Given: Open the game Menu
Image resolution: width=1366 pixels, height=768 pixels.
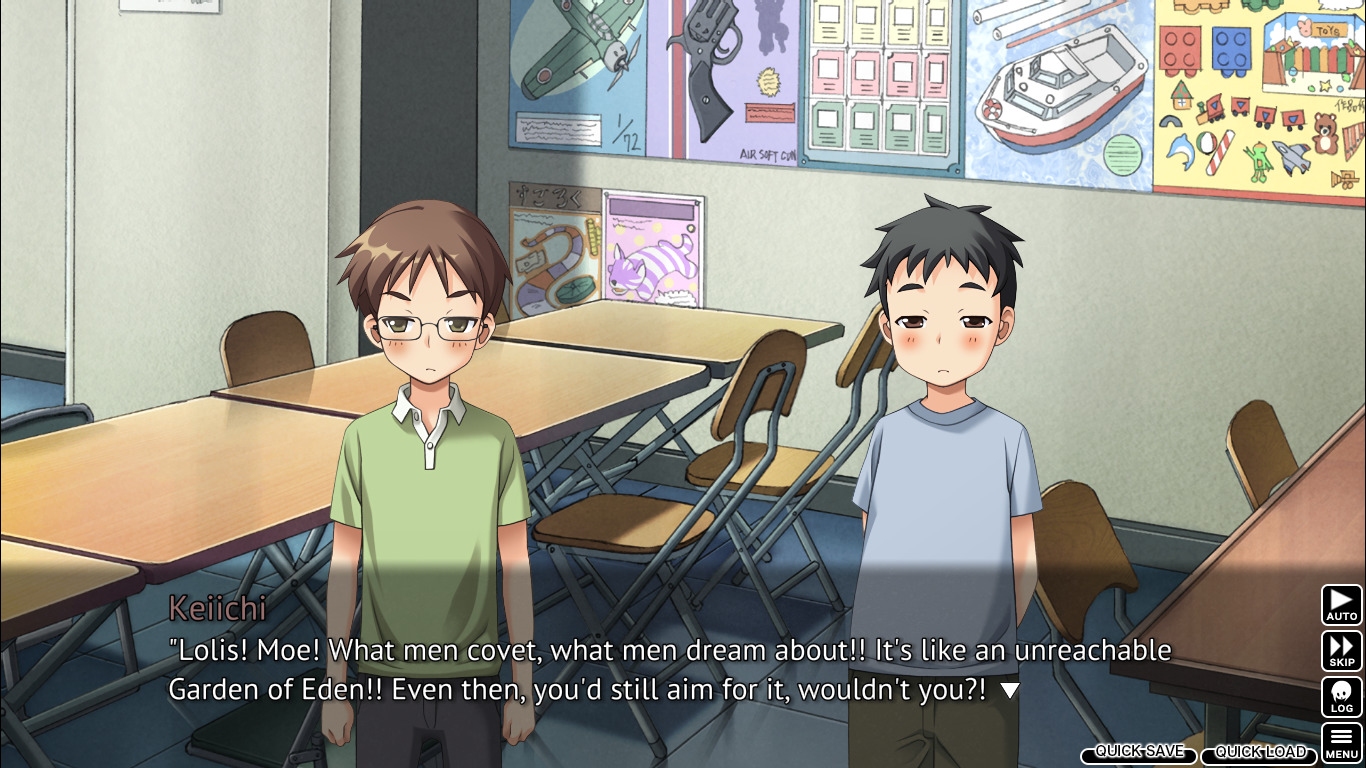Looking at the screenshot, I should coord(1341,743).
